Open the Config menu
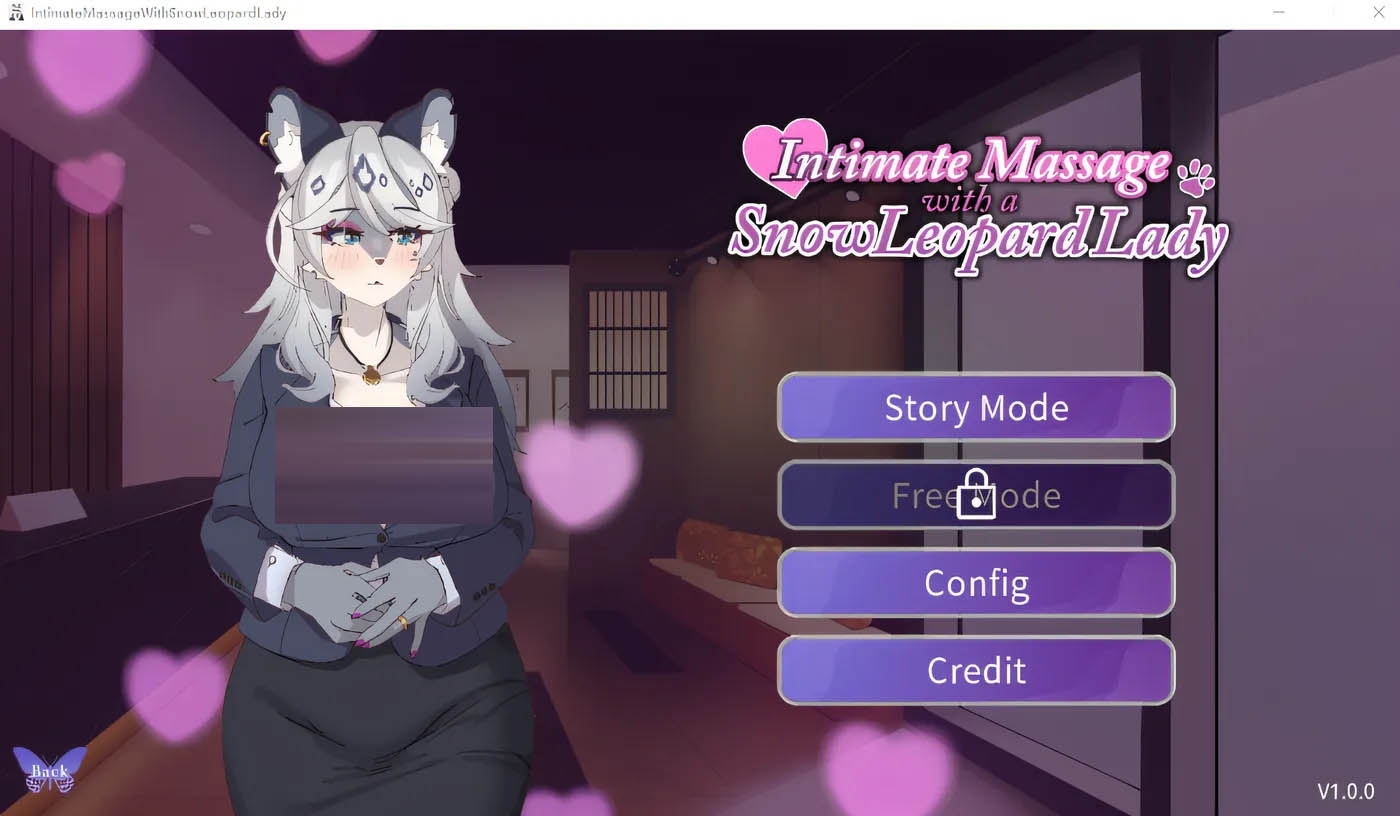Viewport: 1400px width, 816px height. [x=975, y=583]
